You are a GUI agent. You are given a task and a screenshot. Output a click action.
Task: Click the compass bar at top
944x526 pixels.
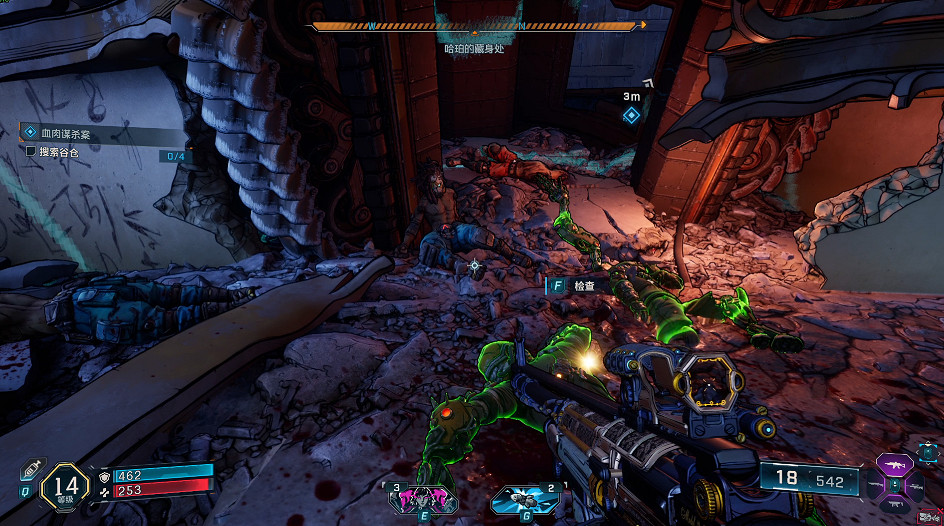(x=480, y=26)
